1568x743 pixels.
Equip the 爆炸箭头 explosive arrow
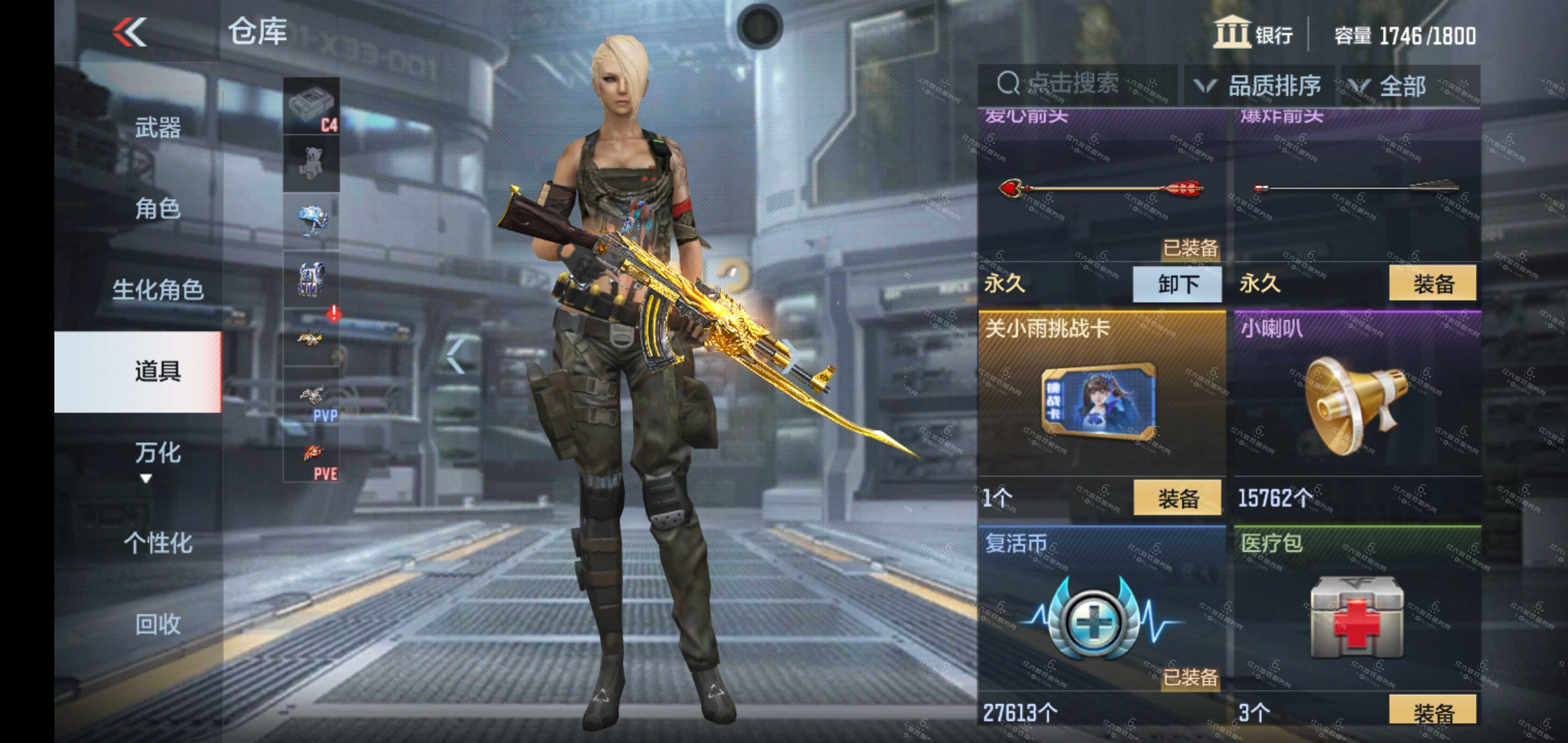pos(1433,283)
